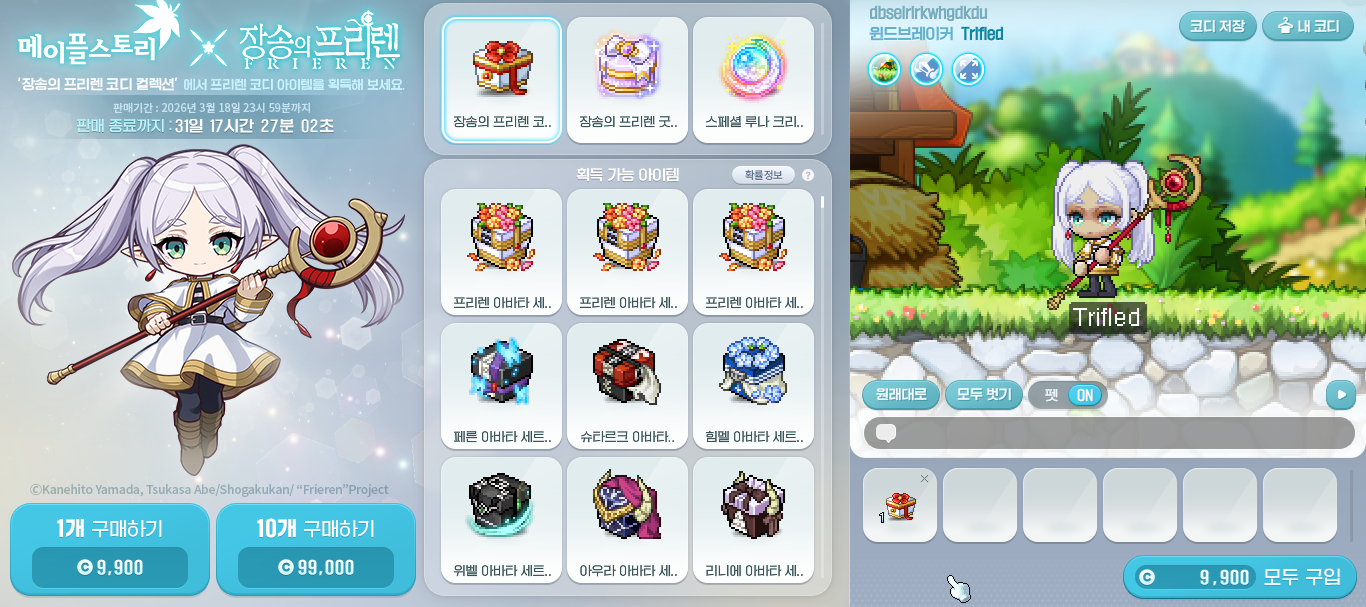Remove the gift box from the cart
The width and height of the screenshot is (1366, 607).
pos(924,479)
